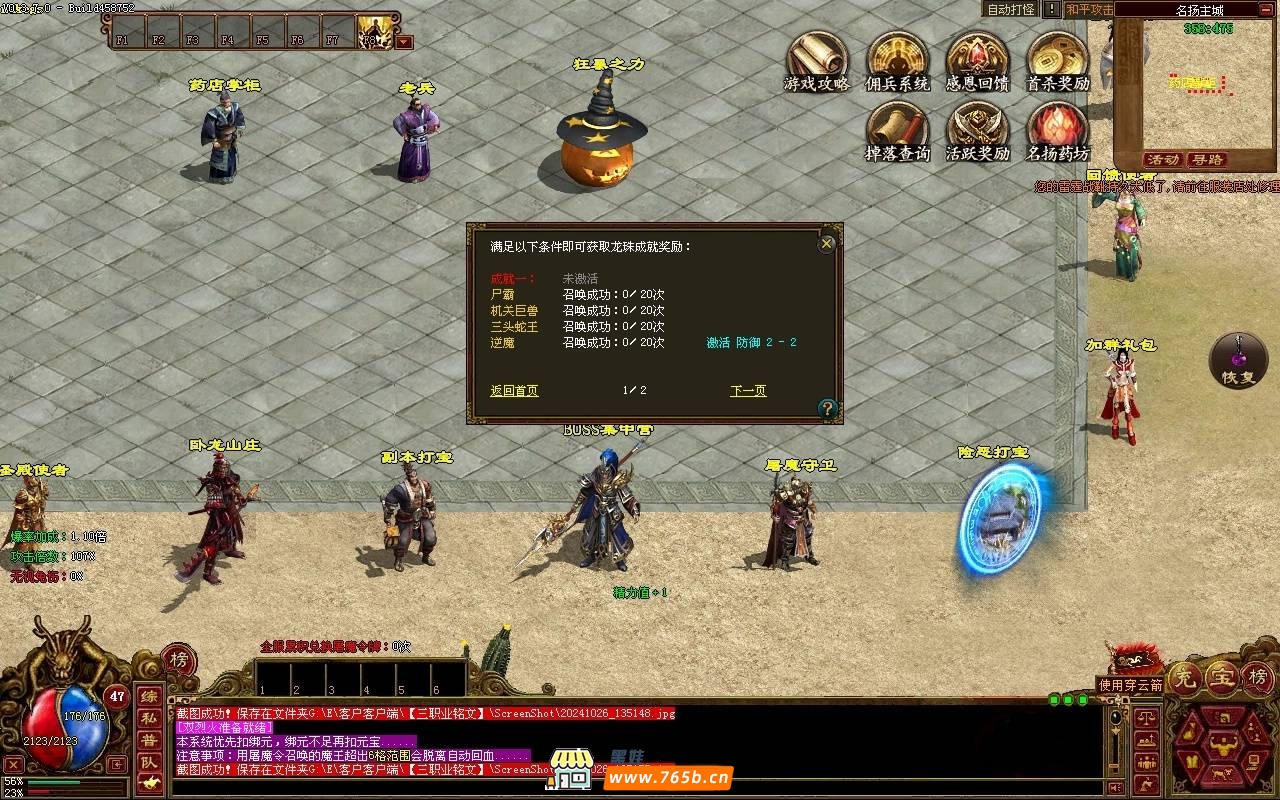The width and height of the screenshot is (1280, 800).
Task: Toggle 自动打怪 auto-fight button
Action: pyautogui.click(x=1011, y=9)
